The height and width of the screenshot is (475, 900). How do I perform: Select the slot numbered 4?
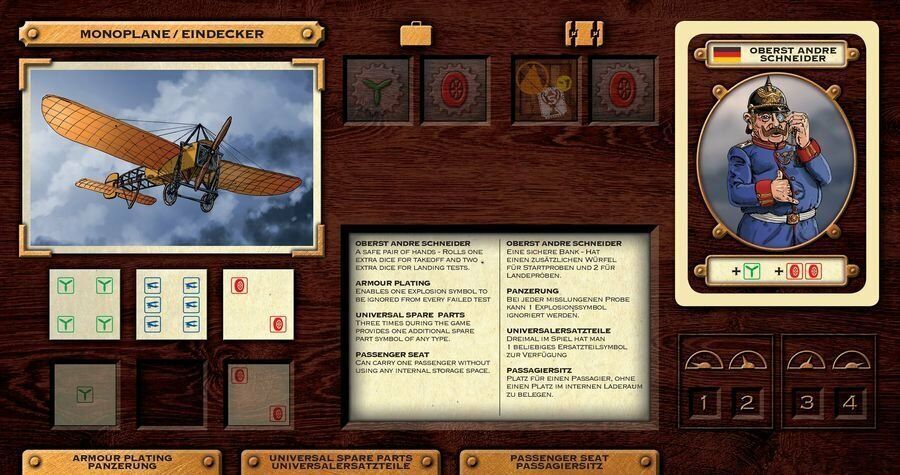coord(849,405)
